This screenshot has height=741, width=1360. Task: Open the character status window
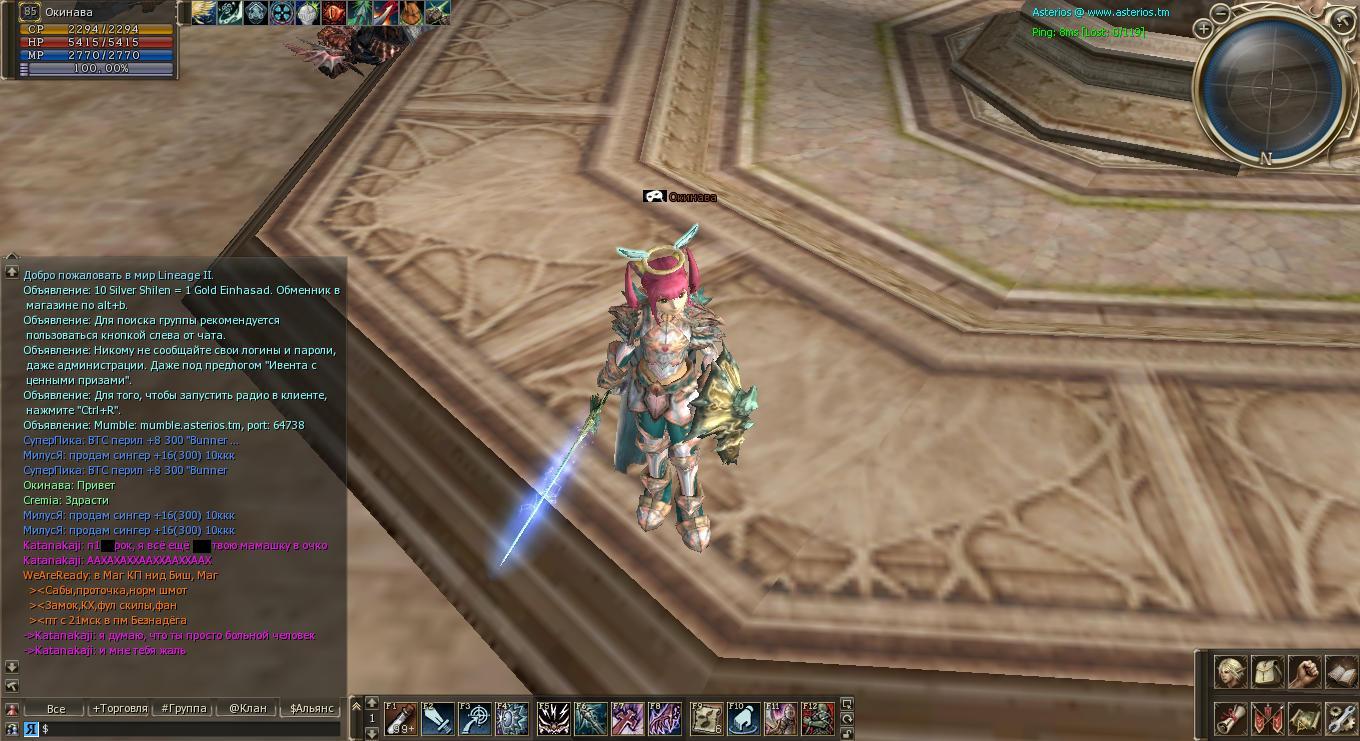pyautogui.click(x=1230, y=672)
